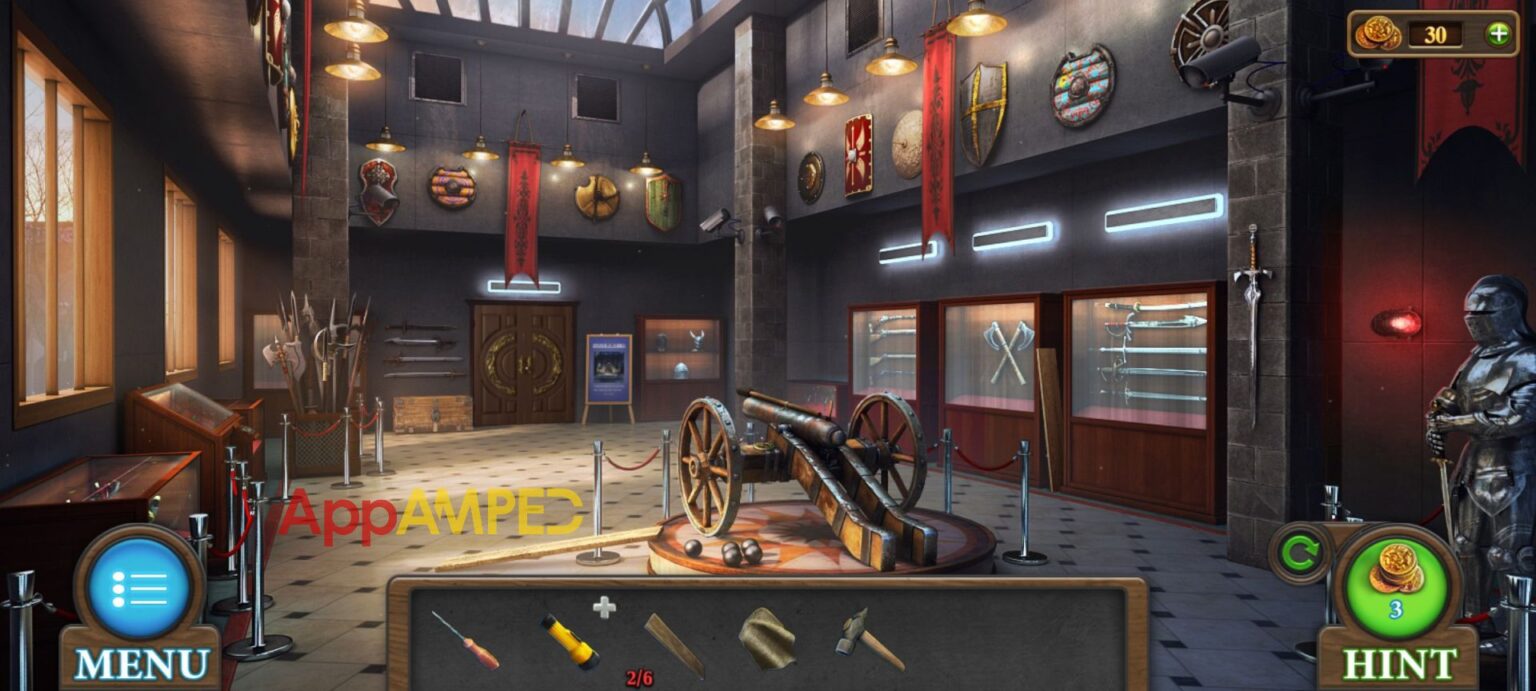Click the green plus to add coins
The image size is (1536, 691).
[1498, 34]
